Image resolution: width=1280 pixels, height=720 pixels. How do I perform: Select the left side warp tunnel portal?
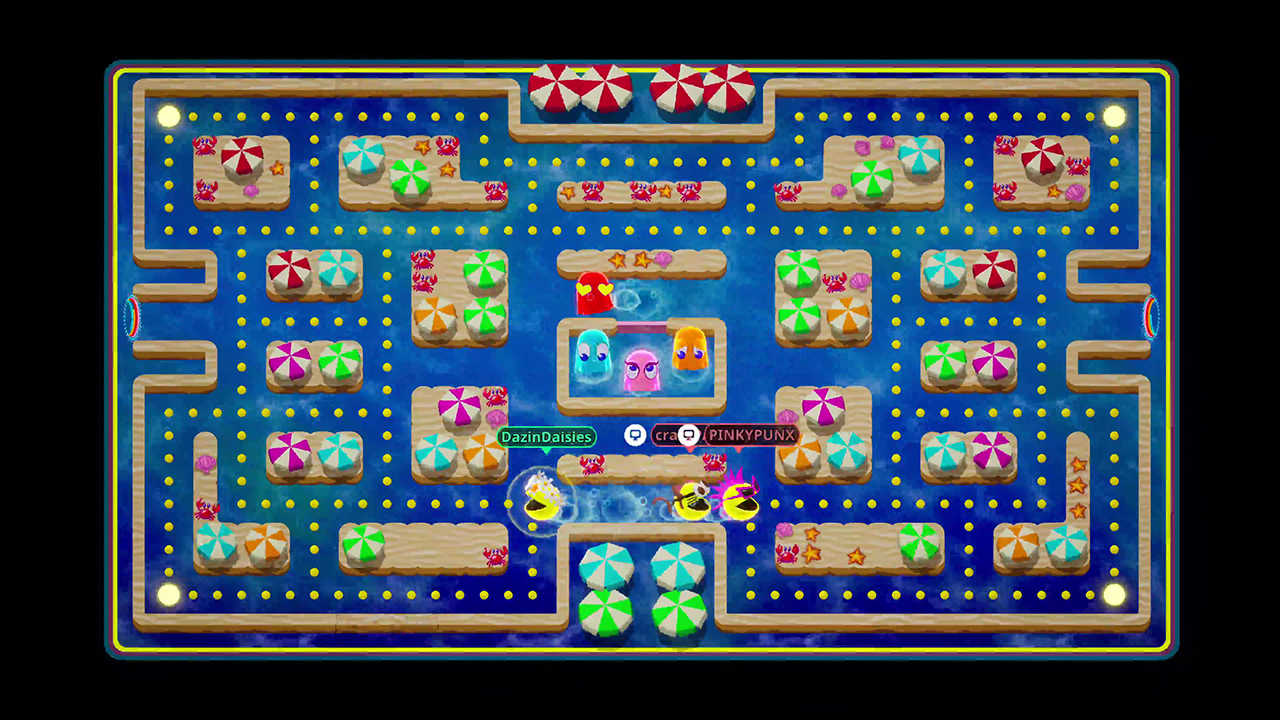[x=131, y=318]
